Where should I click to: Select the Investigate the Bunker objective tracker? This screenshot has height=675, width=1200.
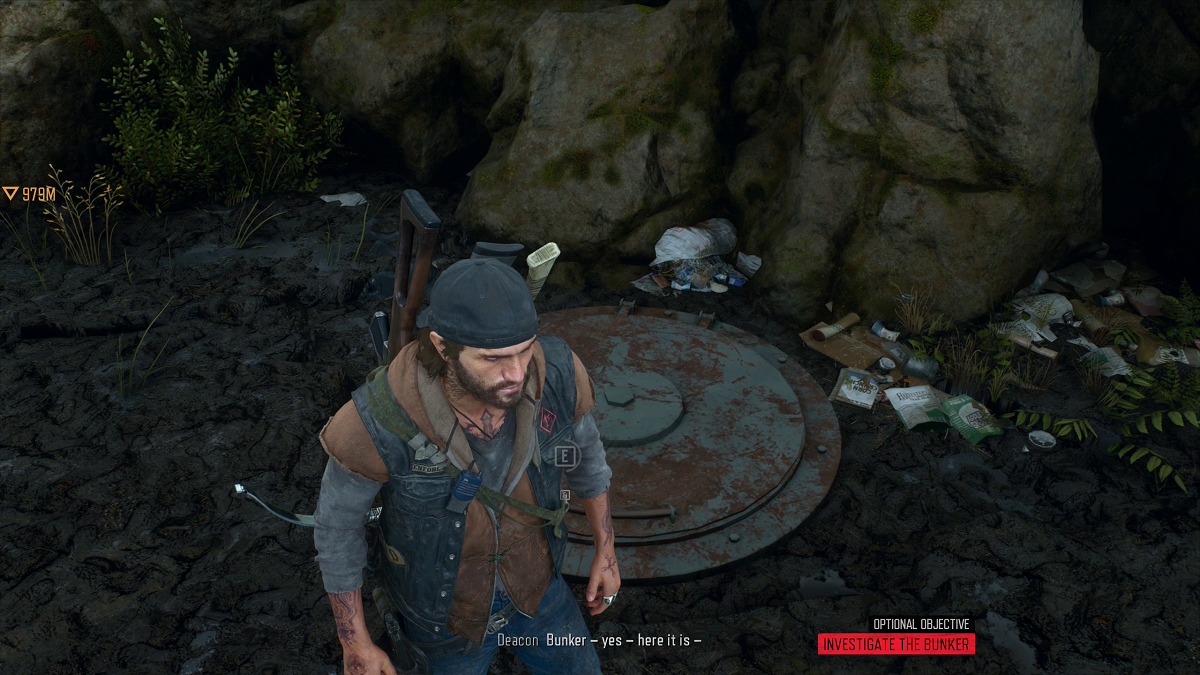click(x=895, y=644)
